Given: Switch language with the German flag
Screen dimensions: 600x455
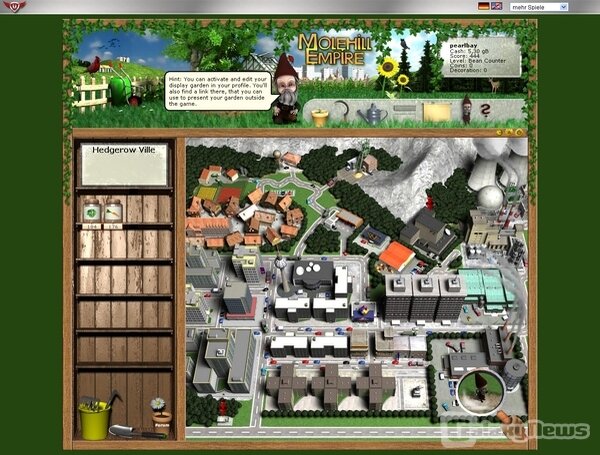Looking at the screenshot, I should pyautogui.click(x=484, y=6).
